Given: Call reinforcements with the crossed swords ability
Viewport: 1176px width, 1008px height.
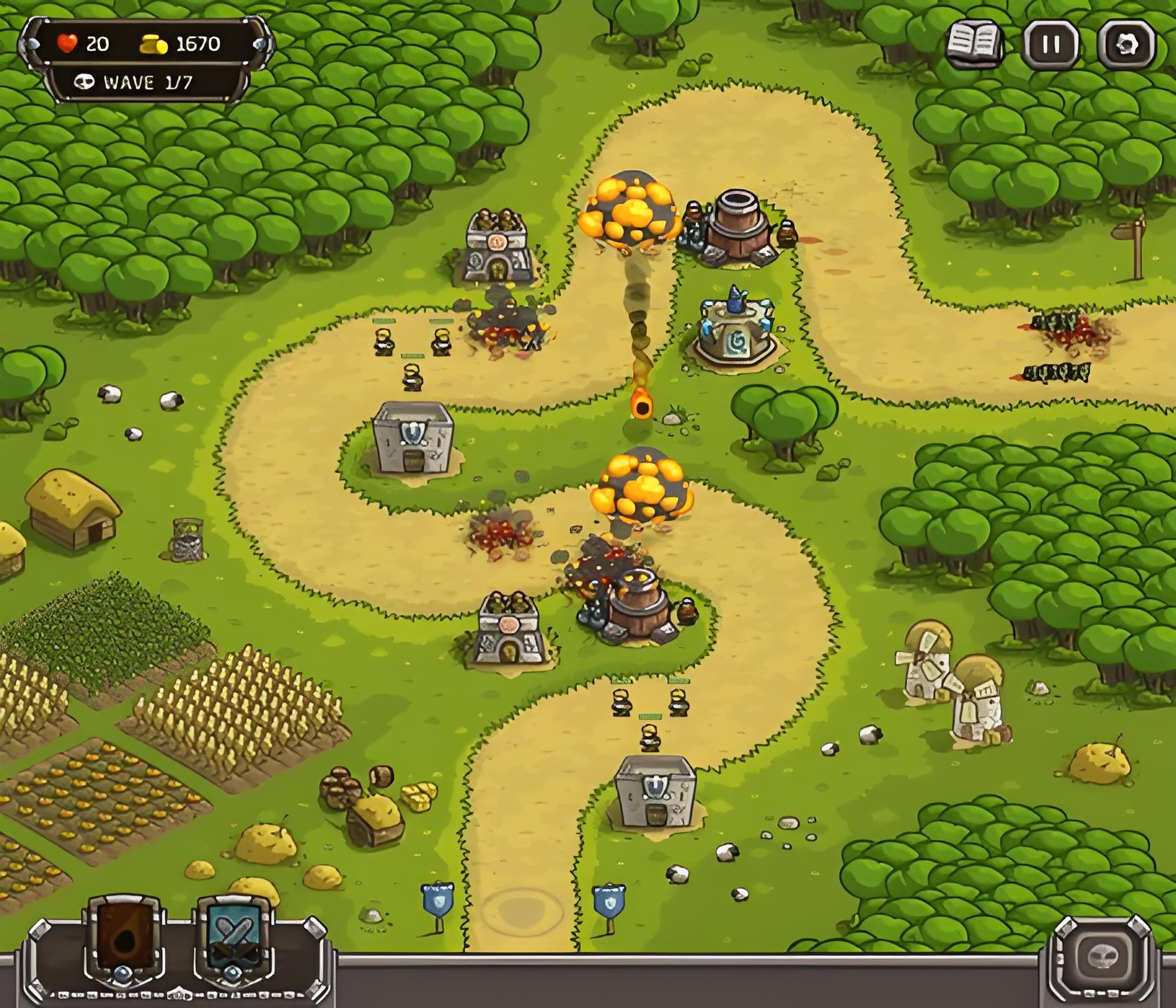Looking at the screenshot, I should [233, 936].
